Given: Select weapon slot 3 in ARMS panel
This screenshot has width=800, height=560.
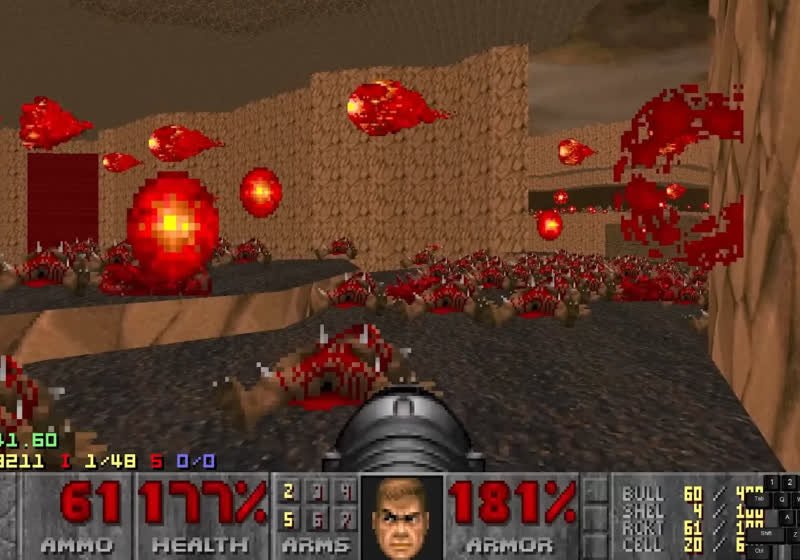Looking at the screenshot, I should (x=318, y=491).
